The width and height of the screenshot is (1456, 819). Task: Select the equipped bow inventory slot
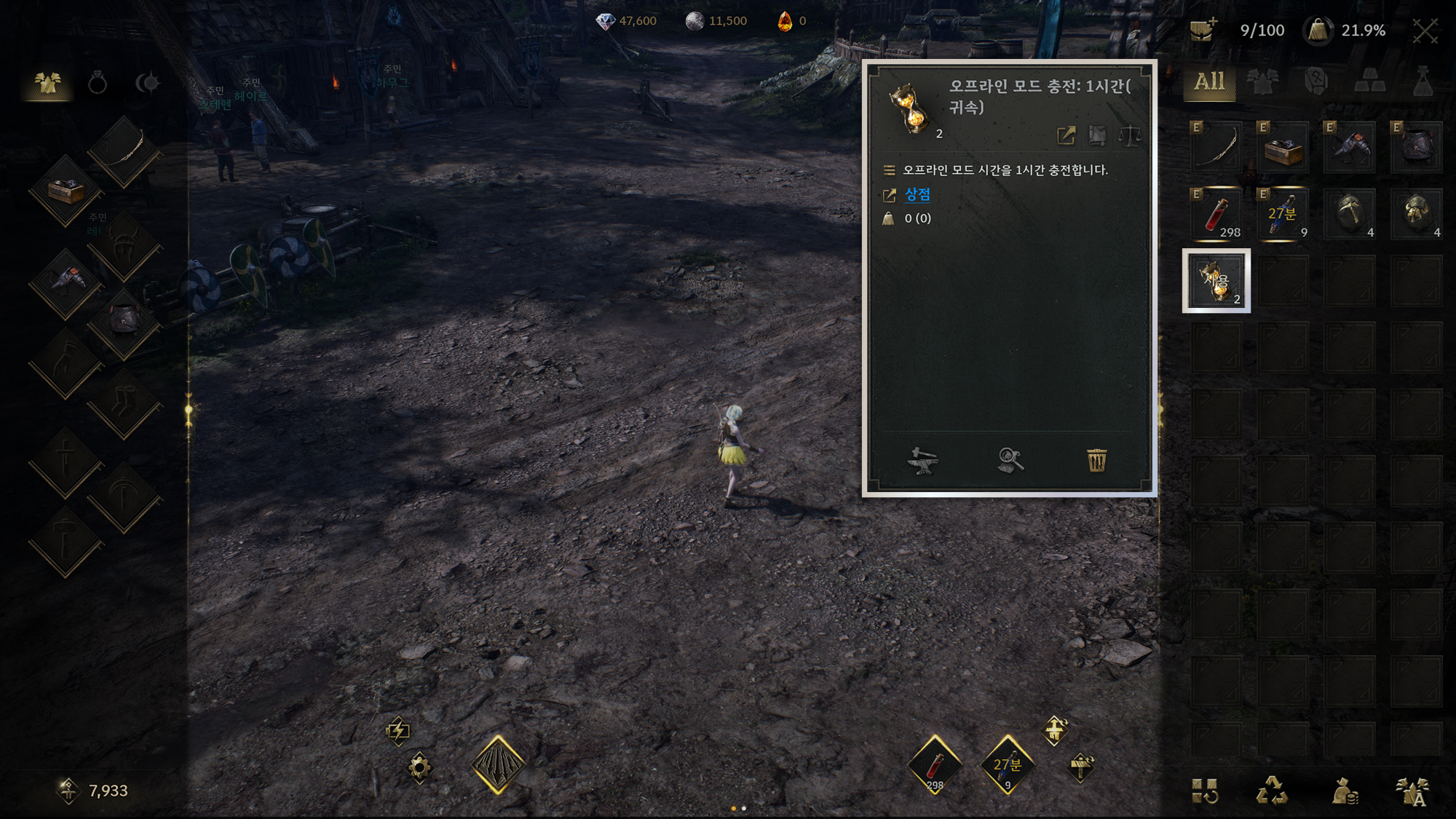(1216, 147)
